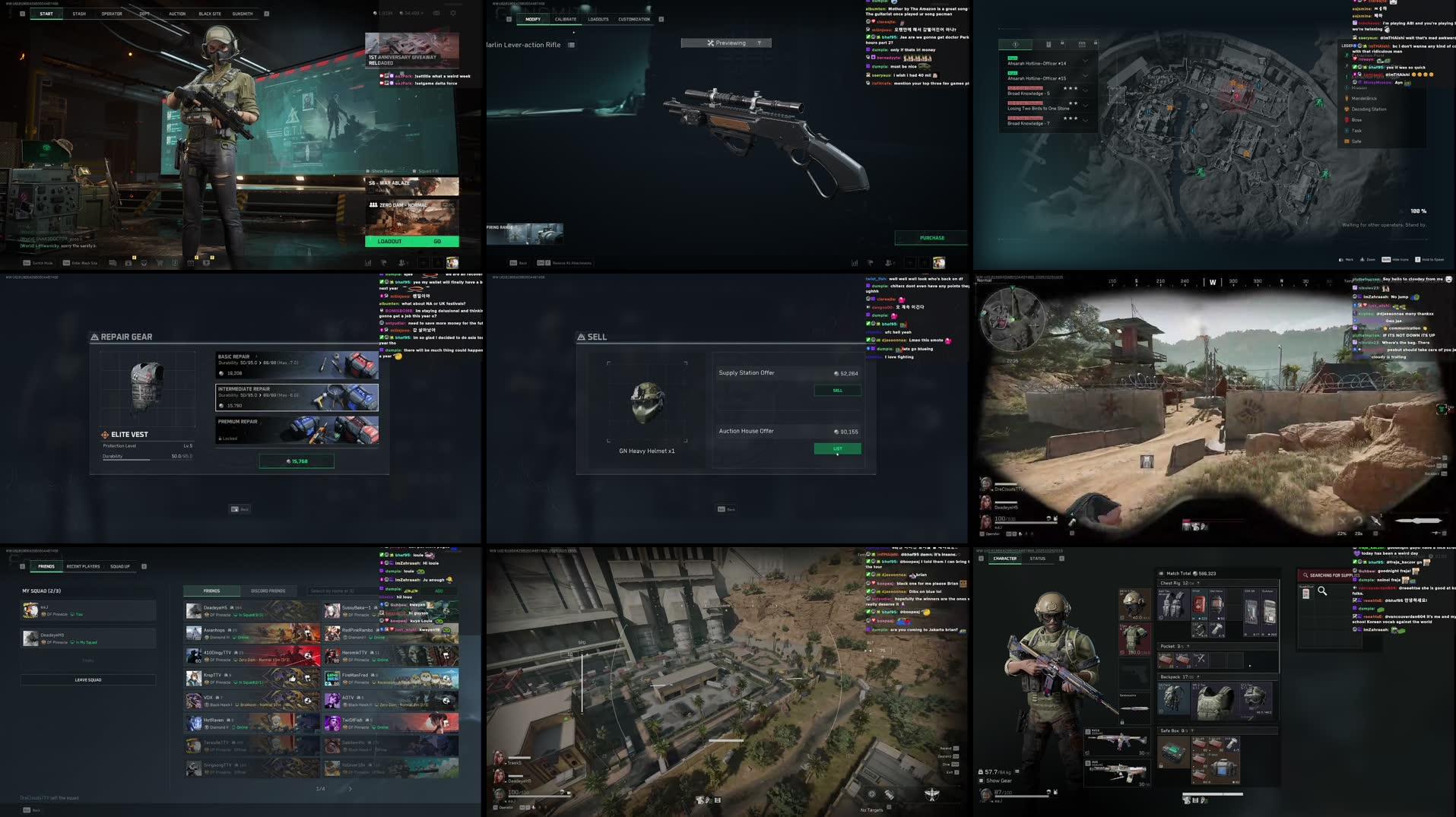Collapse the Broad Knowledge - 5 mission entry

(x=1085, y=89)
